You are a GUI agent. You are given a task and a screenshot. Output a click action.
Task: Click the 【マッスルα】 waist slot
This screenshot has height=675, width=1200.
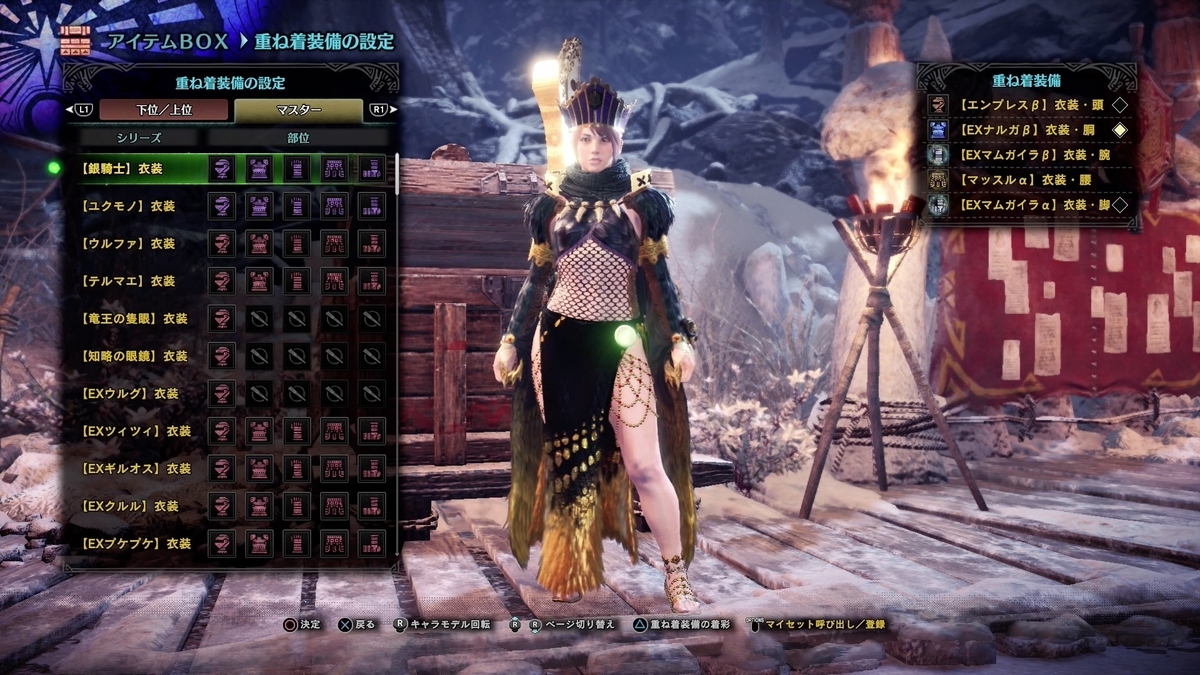tap(1027, 180)
